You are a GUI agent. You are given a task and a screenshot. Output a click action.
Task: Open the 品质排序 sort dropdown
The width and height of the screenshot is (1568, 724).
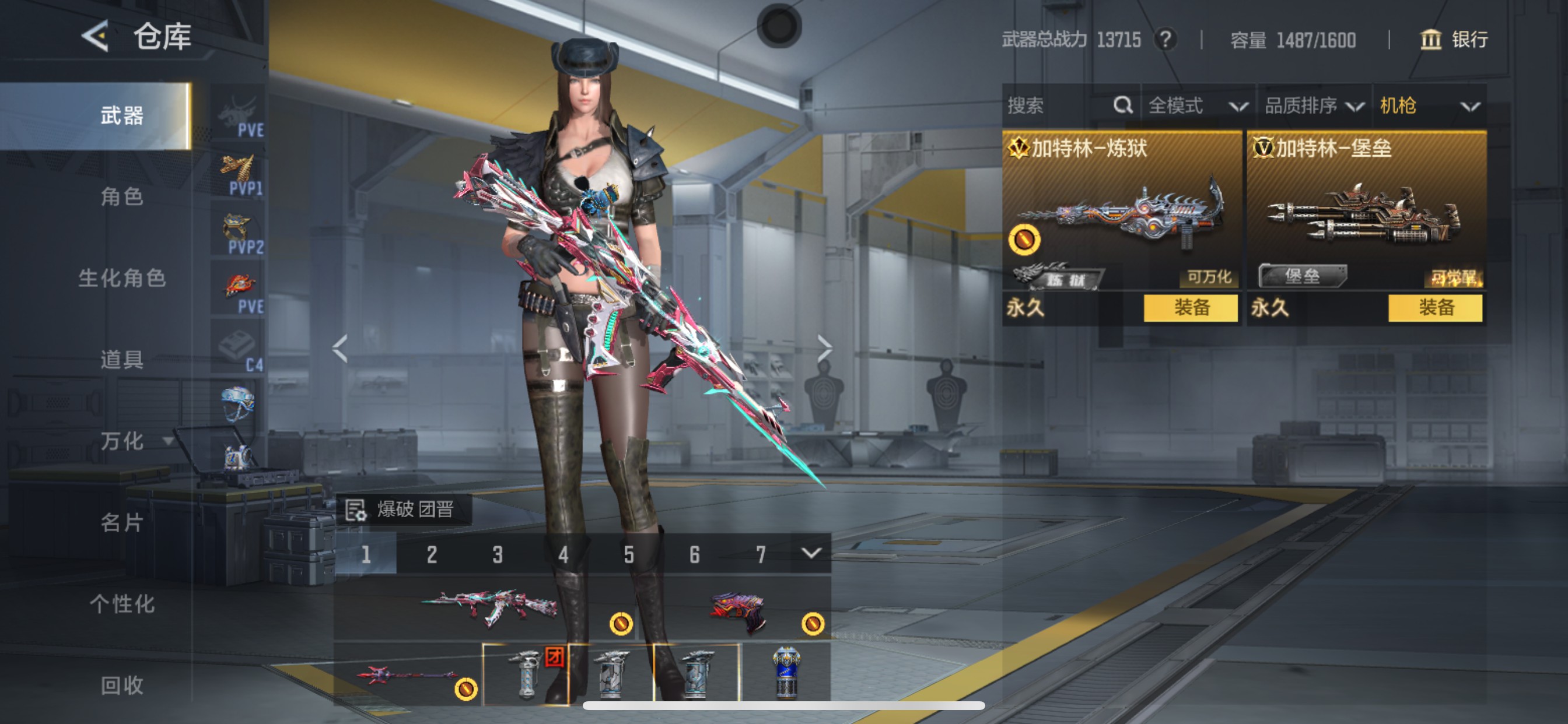click(x=1314, y=106)
